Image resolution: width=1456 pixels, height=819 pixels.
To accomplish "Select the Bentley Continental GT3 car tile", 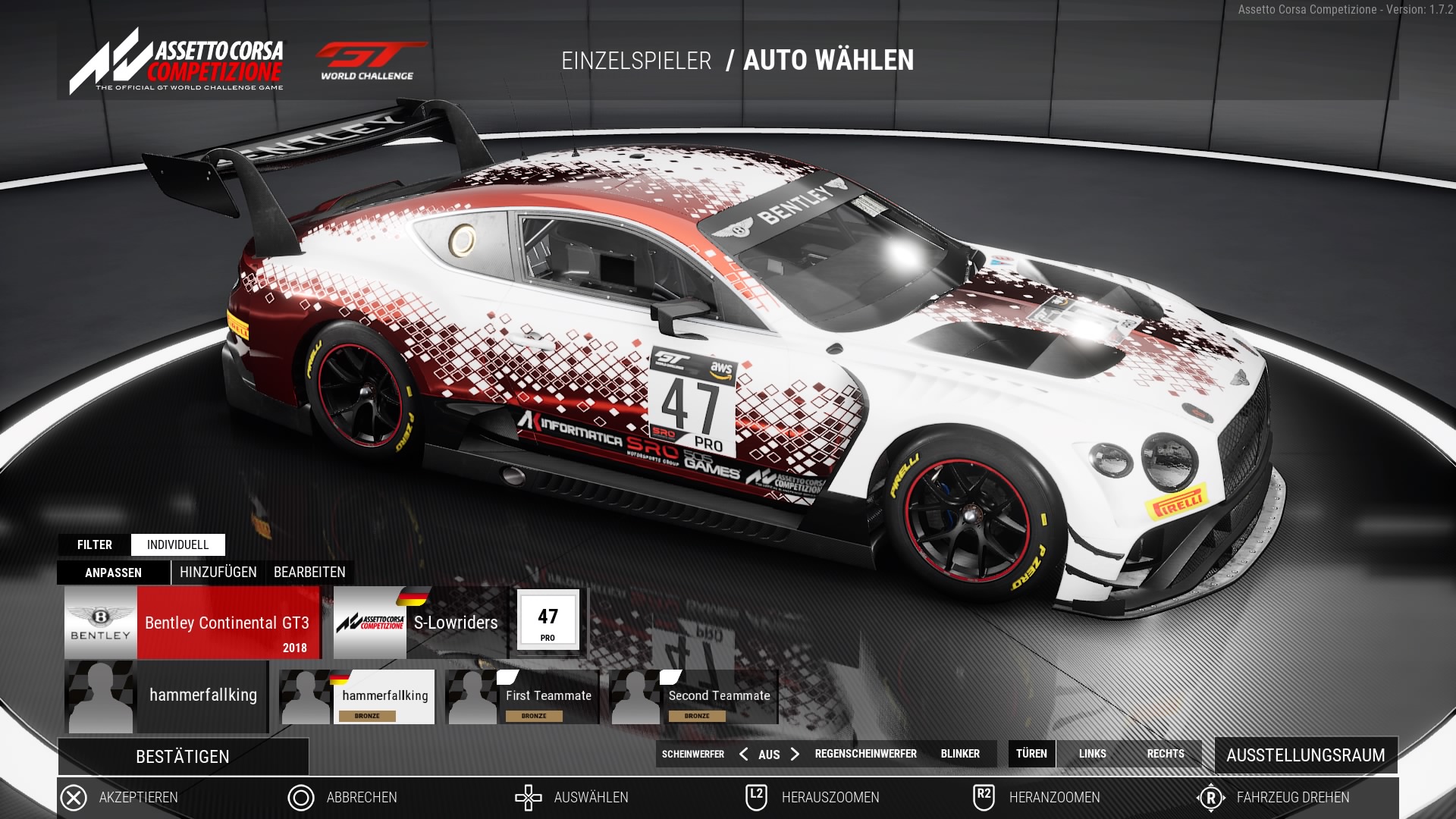I will coord(193,623).
